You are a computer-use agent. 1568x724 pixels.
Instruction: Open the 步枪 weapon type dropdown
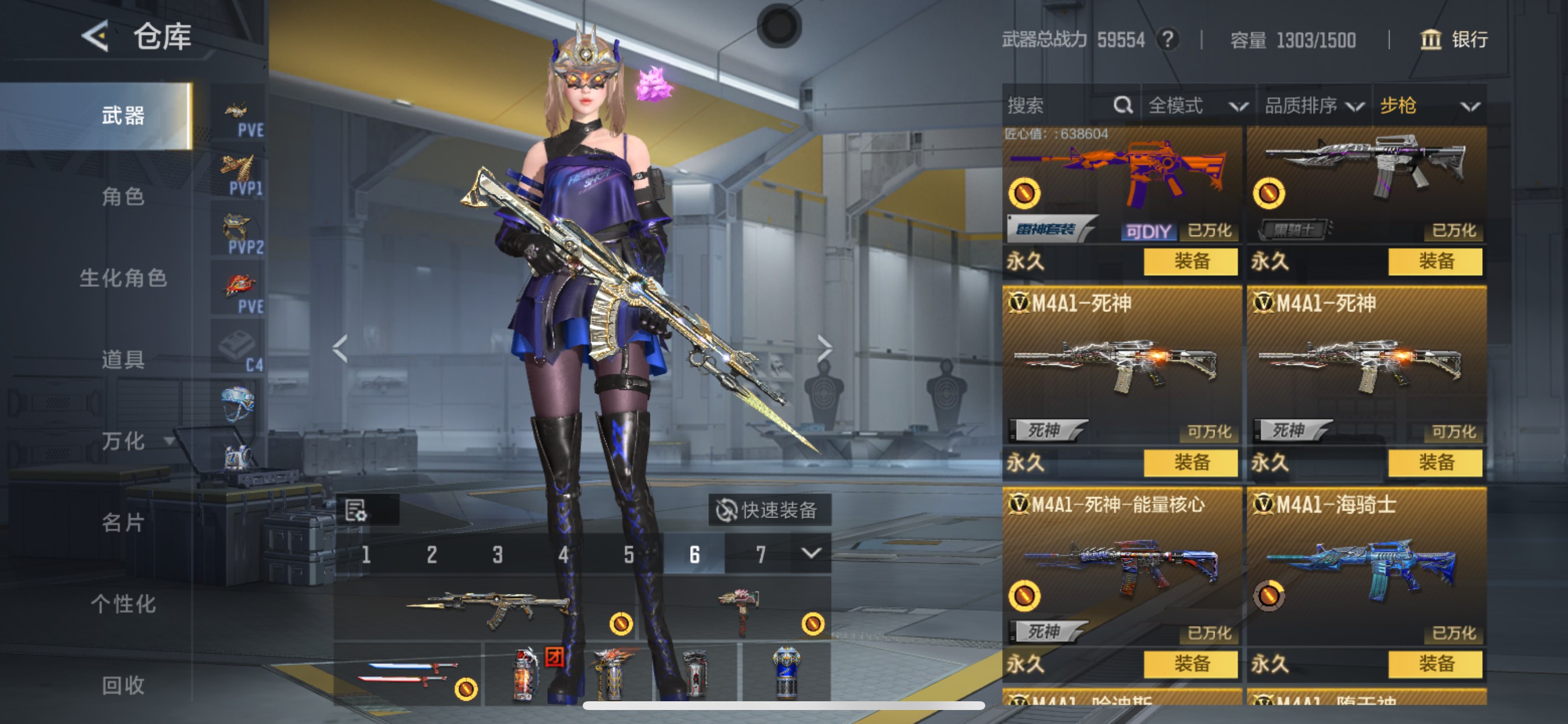(x=1429, y=106)
